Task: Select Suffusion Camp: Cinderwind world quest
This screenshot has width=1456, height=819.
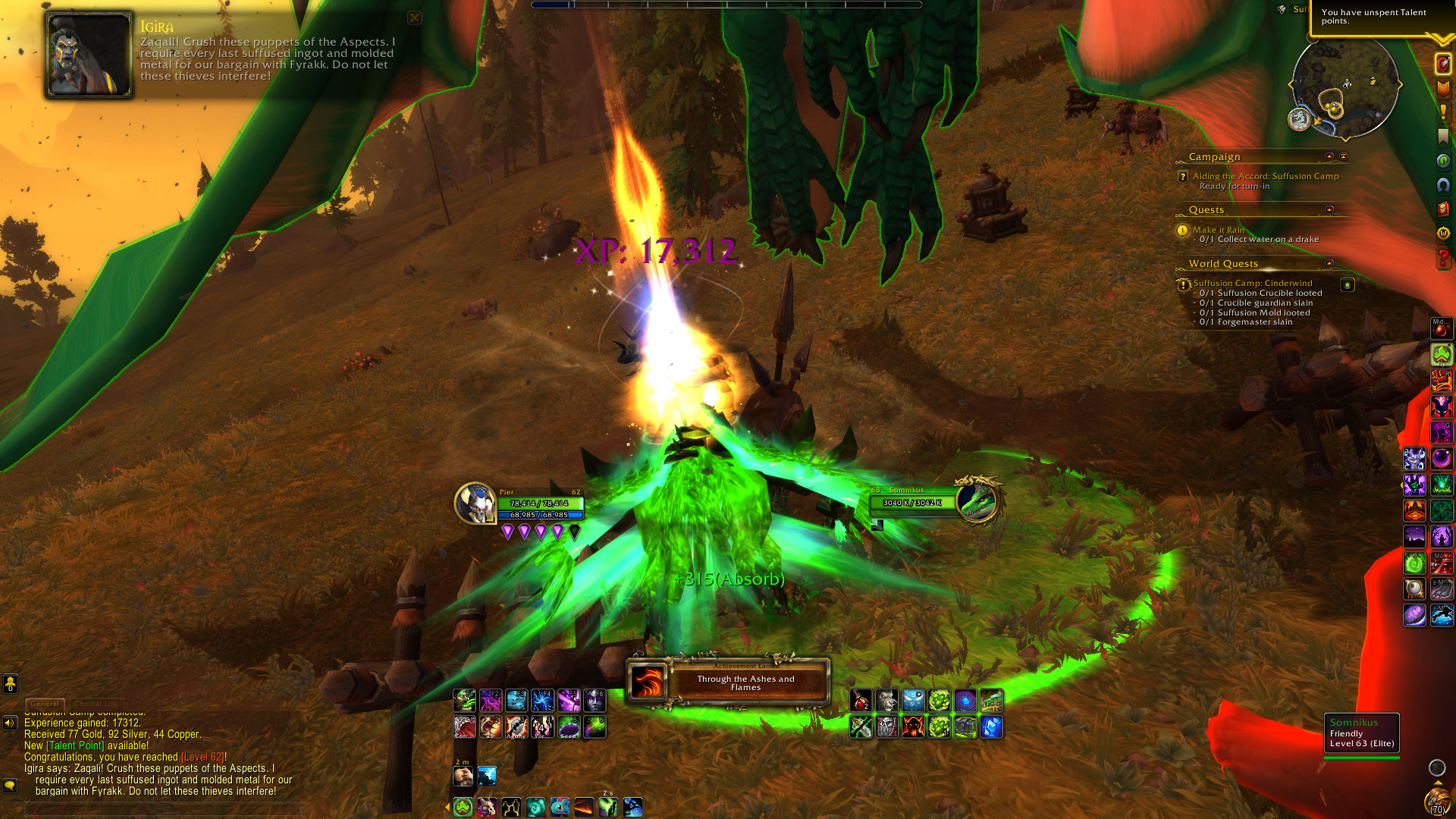Action: point(1252,283)
